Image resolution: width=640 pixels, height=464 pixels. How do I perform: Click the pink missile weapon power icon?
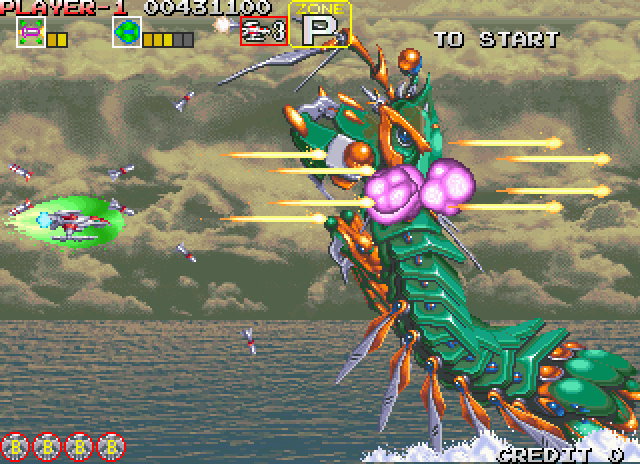click(x=31, y=33)
